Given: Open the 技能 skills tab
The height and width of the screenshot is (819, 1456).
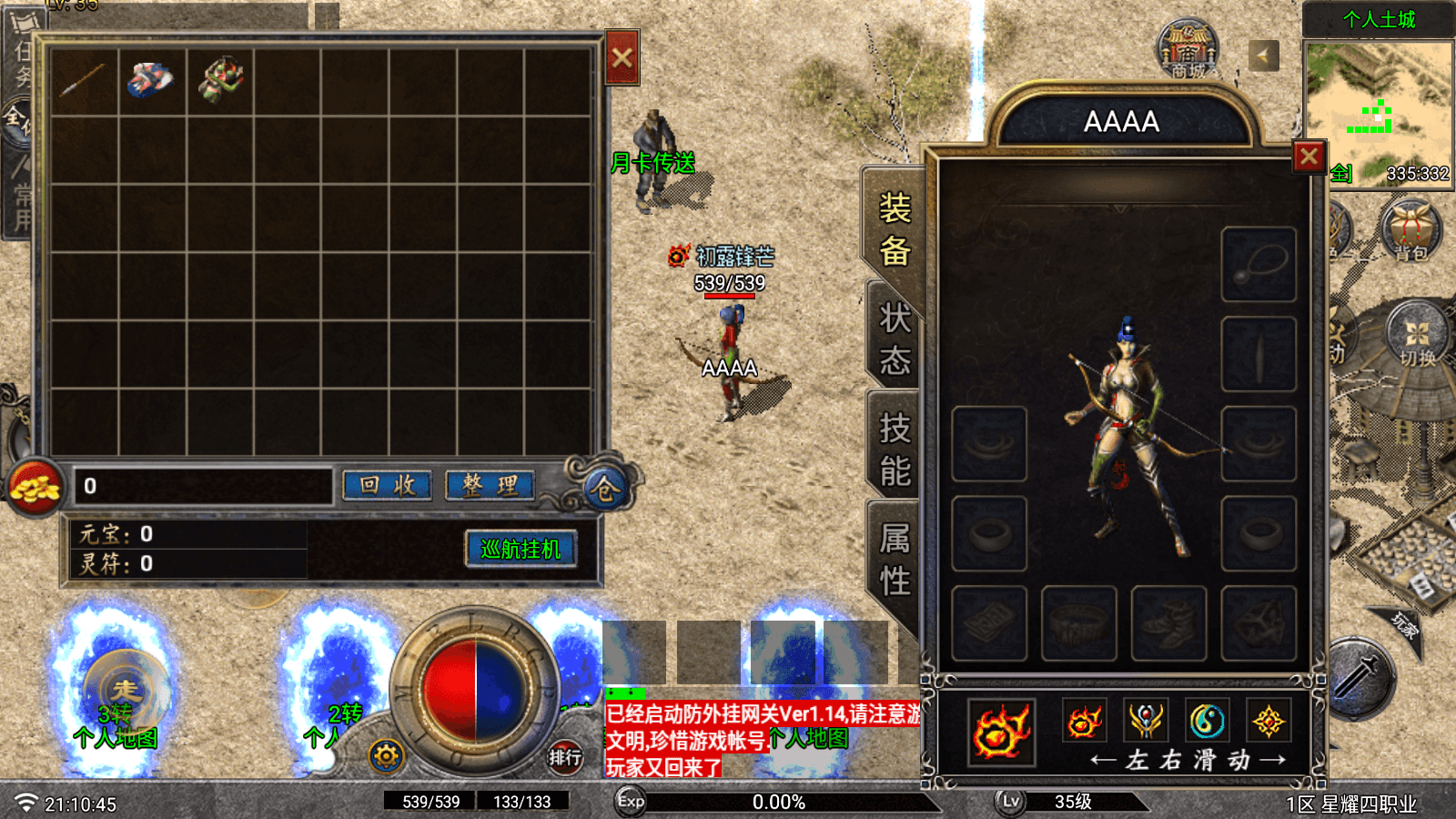Looking at the screenshot, I should tap(894, 450).
